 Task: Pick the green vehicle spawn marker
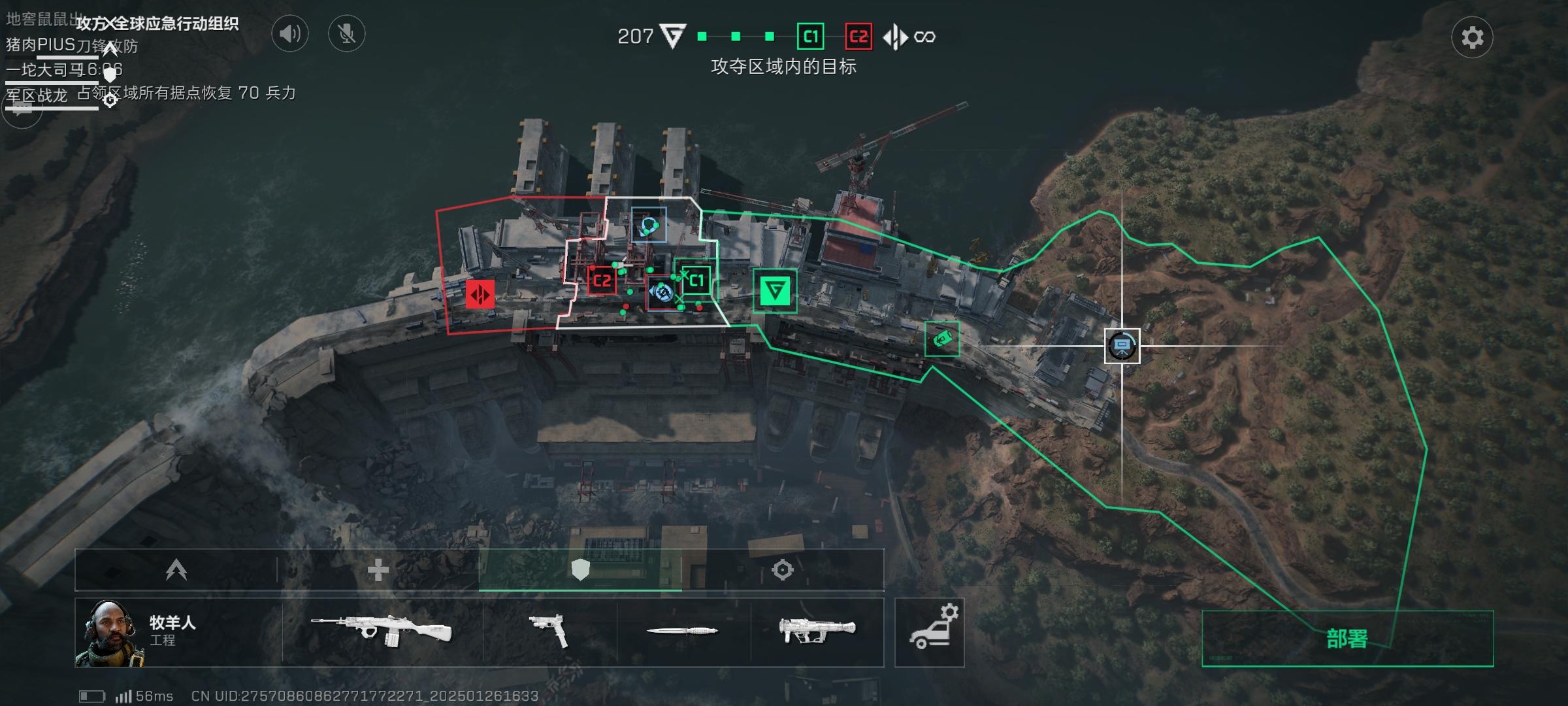(x=942, y=339)
